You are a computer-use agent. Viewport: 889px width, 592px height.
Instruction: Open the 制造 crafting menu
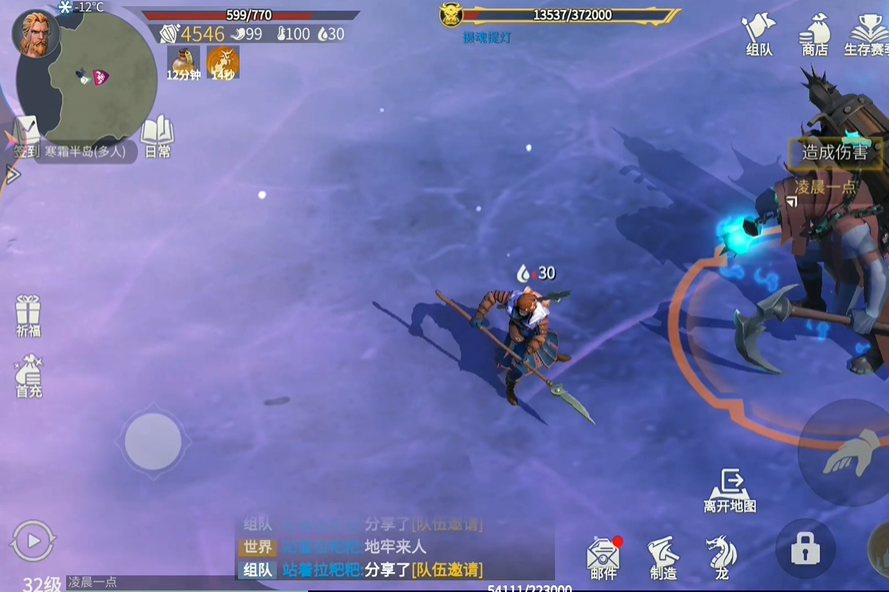point(662,557)
